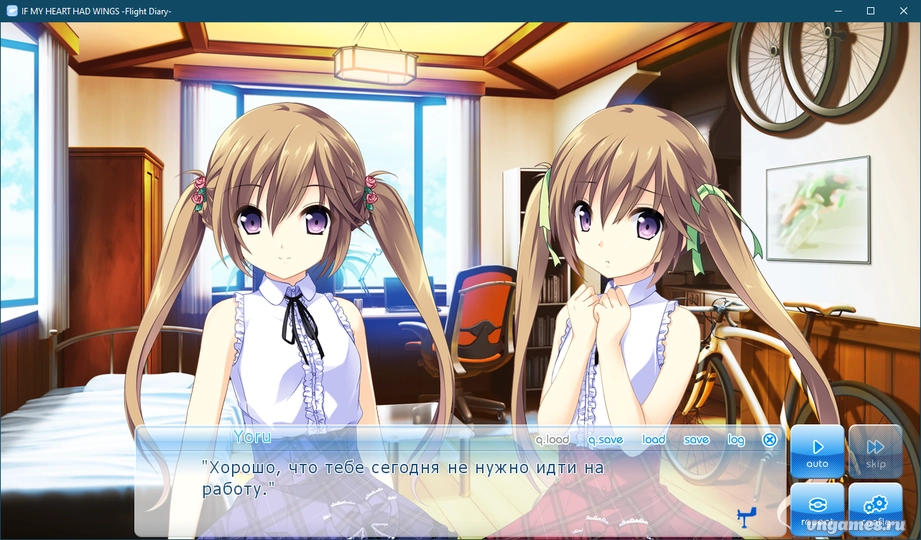Enable auto mode with the play button
Screen dimensions: 921x540
click(817, 451)
